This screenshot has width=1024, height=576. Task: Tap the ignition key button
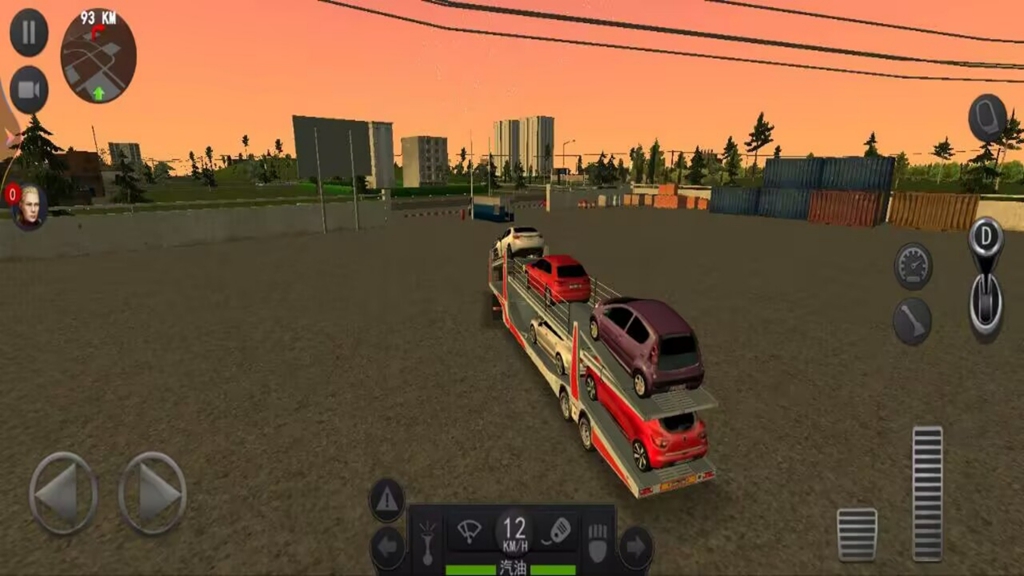[x=558, y=531]
